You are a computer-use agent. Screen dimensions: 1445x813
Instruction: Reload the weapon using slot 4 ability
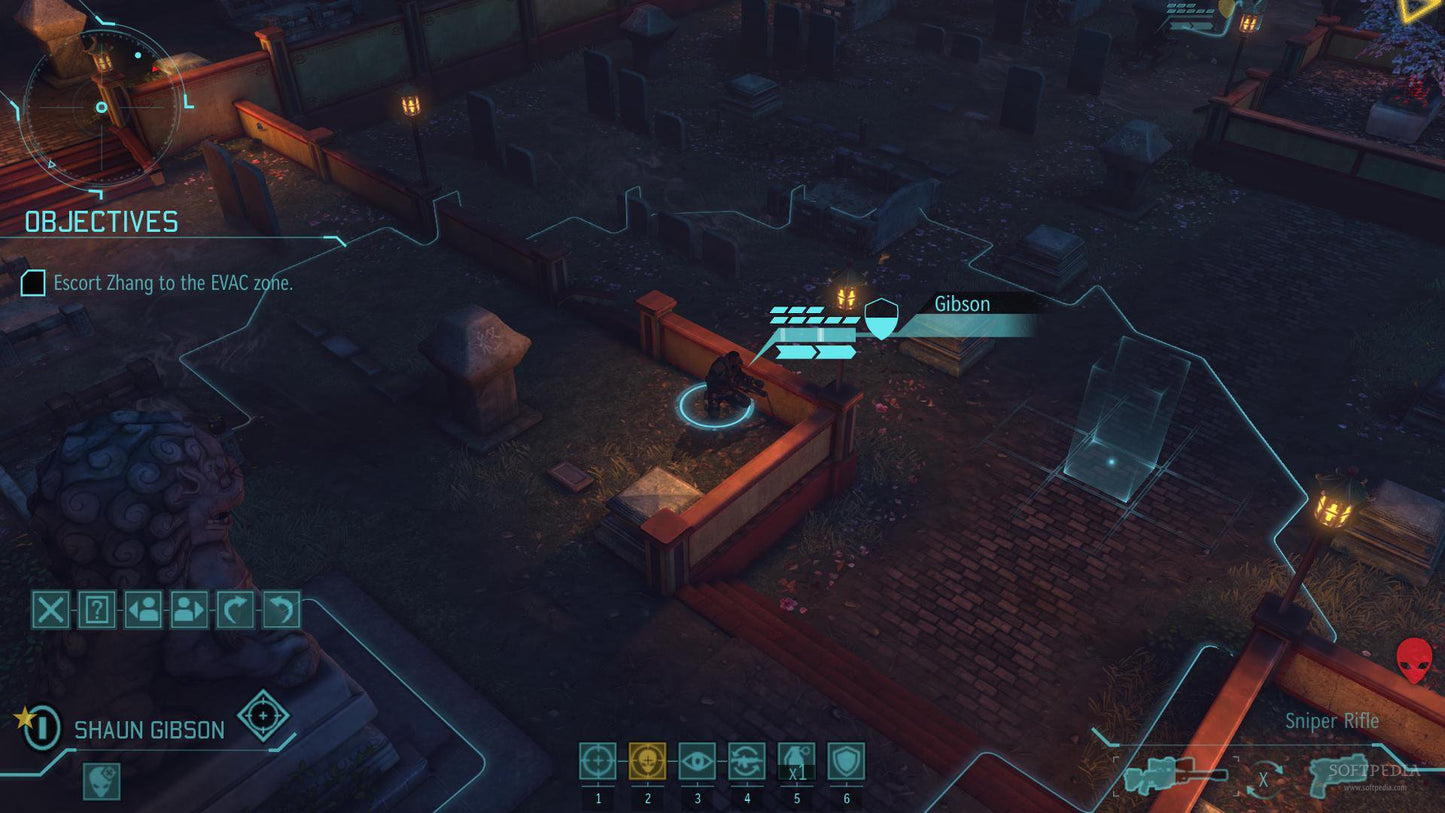click(x=746, y=762)
